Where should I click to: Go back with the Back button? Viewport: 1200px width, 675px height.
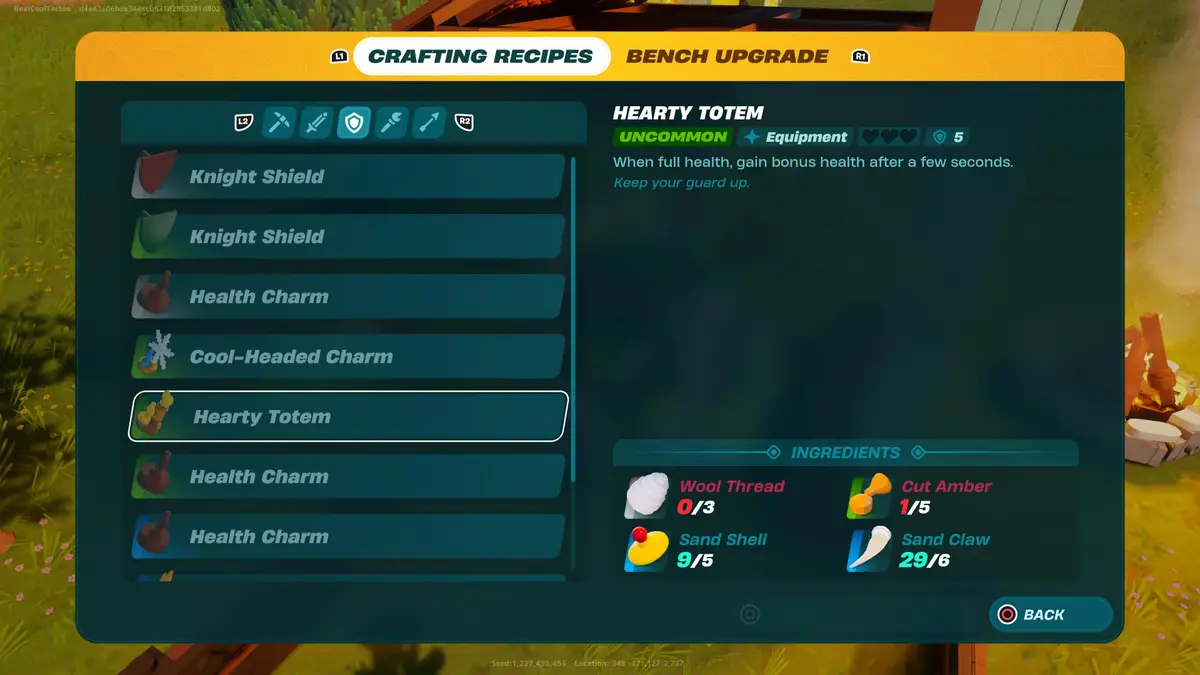click(x=1050, y=615)
